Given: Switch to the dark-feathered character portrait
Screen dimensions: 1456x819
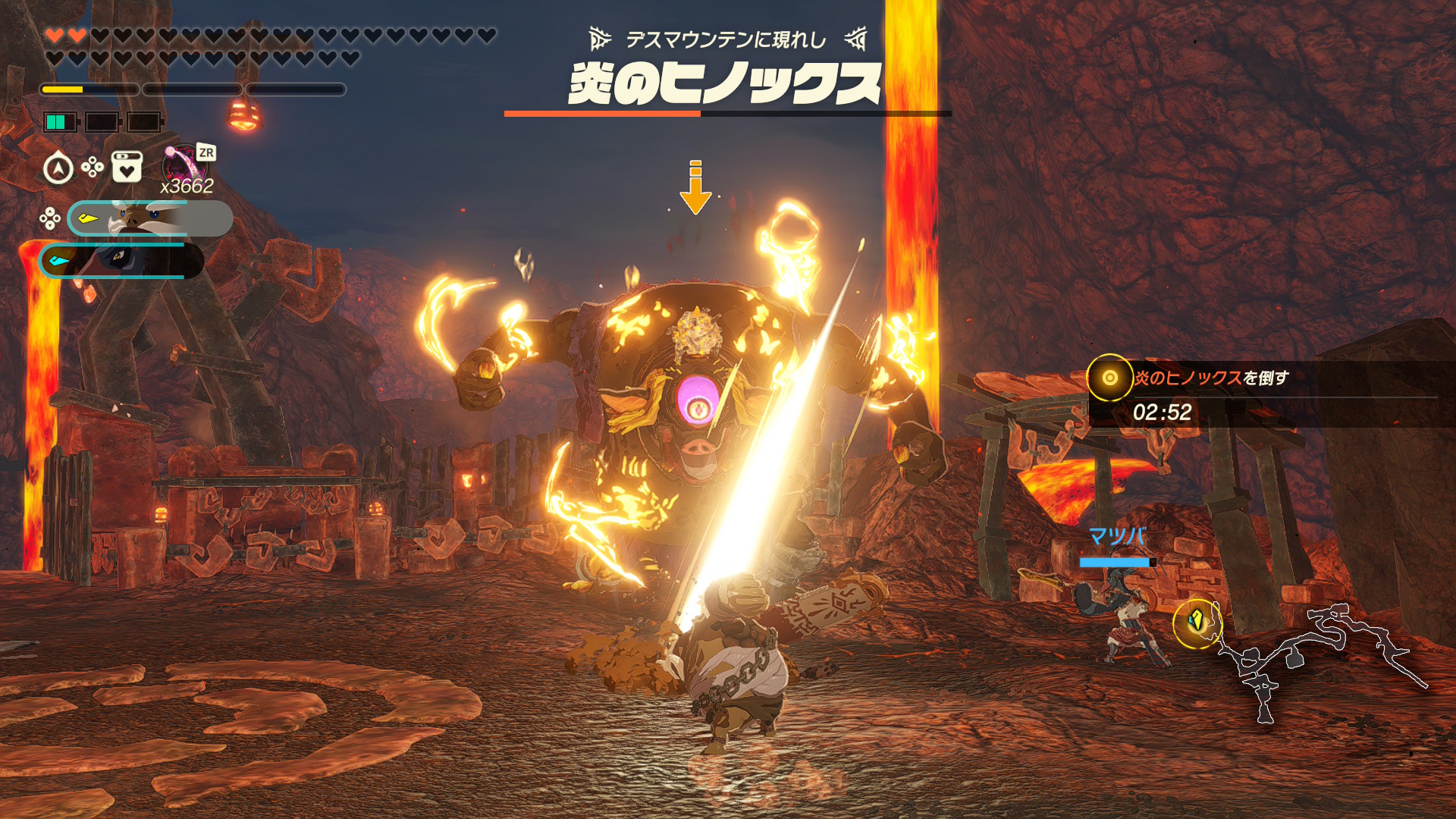Looking at the screenshot, I should pos(121,260).
